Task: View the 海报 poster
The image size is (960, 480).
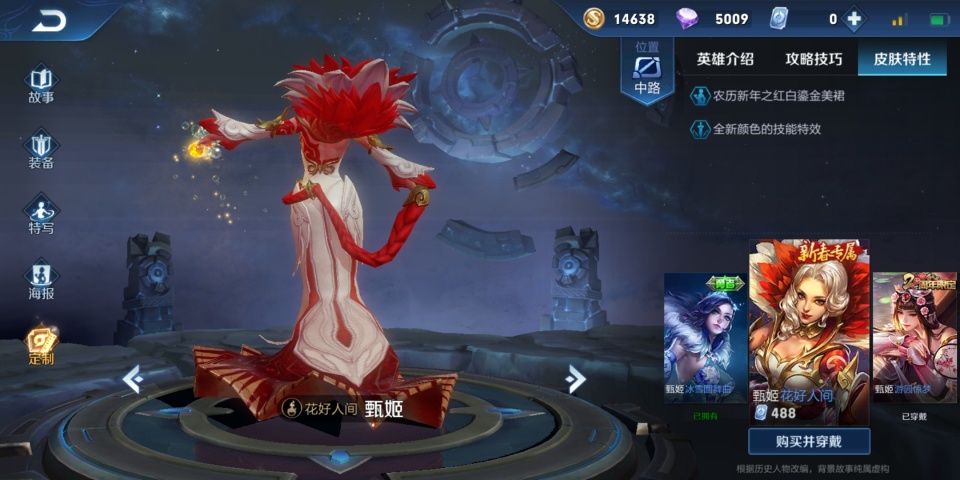Action: [x=41, y=280]
